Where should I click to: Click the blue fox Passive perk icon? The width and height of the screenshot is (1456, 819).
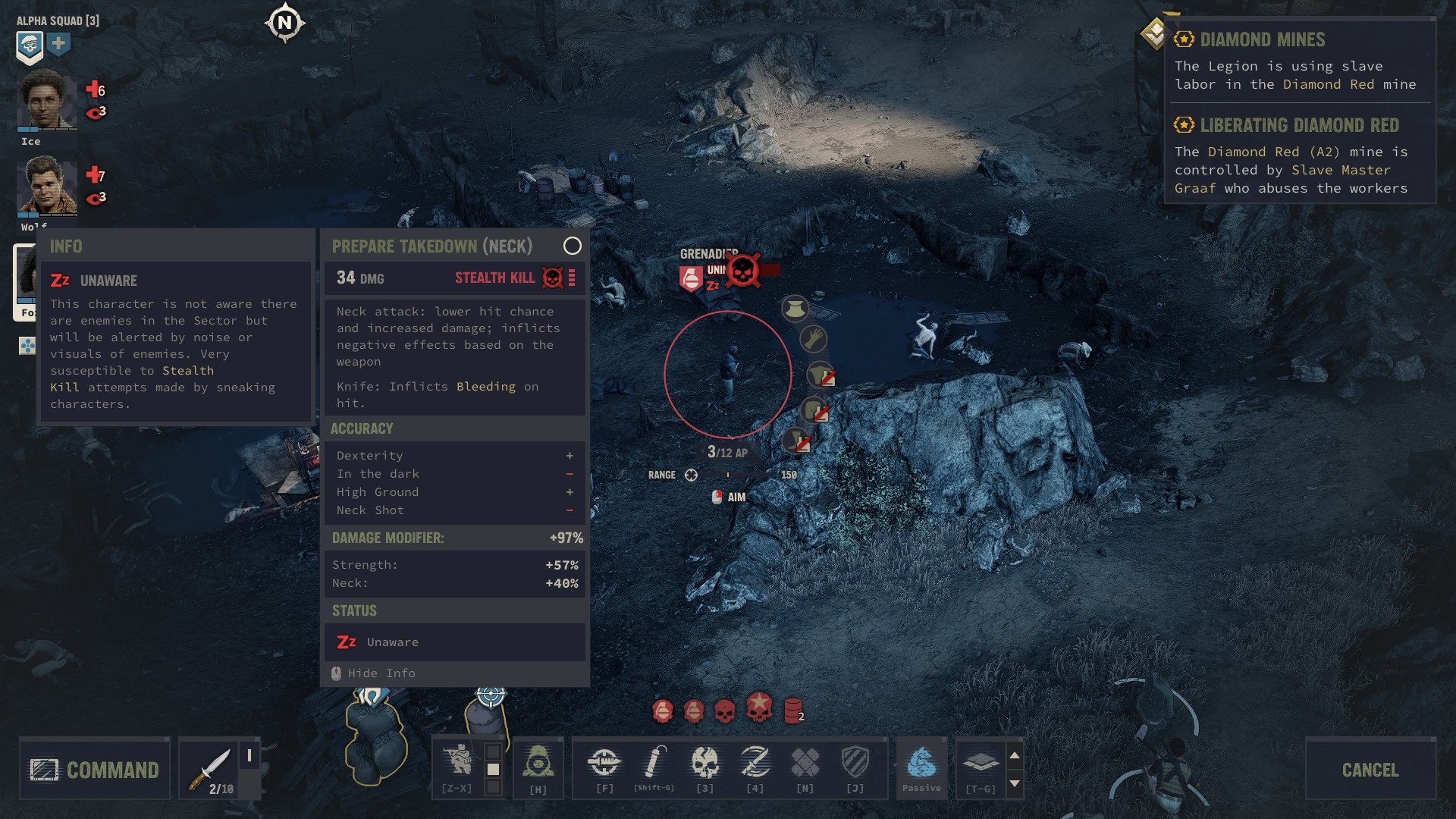[921, 763]
